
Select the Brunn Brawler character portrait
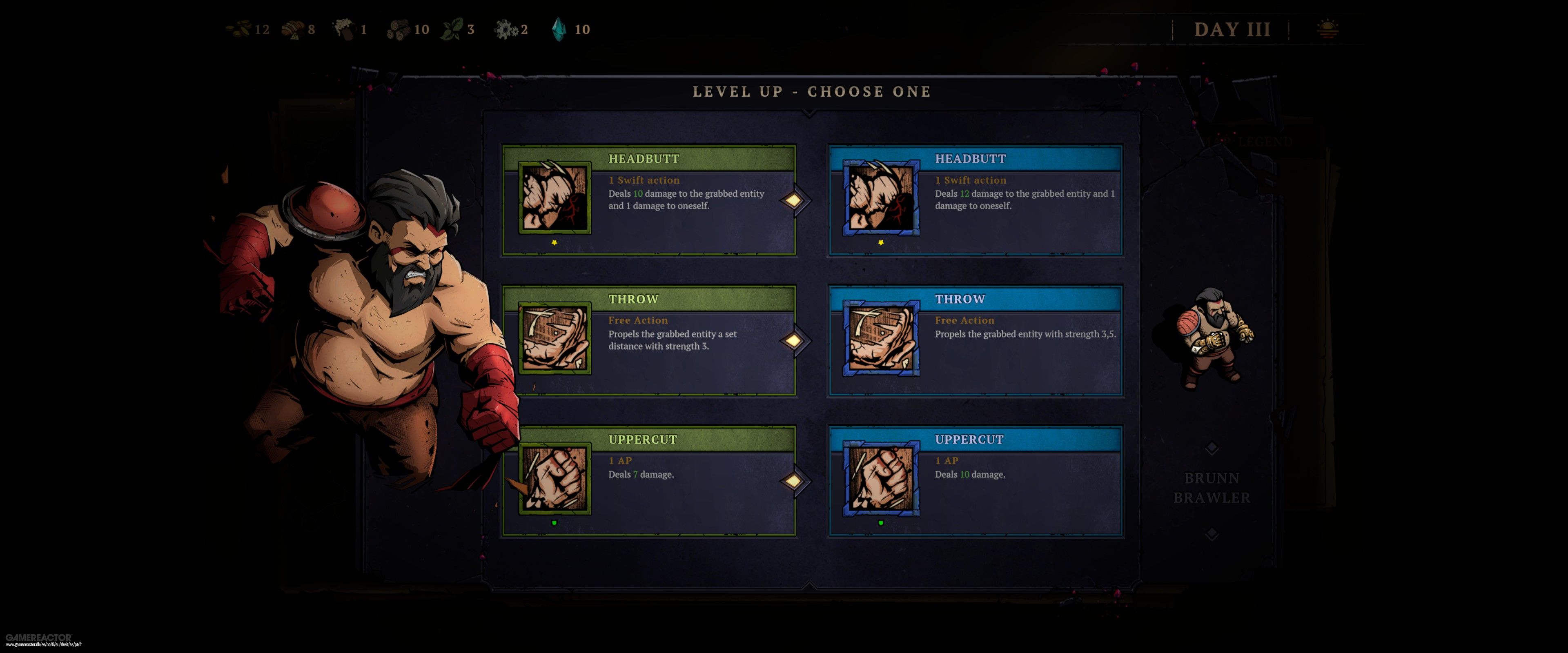(1212, 338)
